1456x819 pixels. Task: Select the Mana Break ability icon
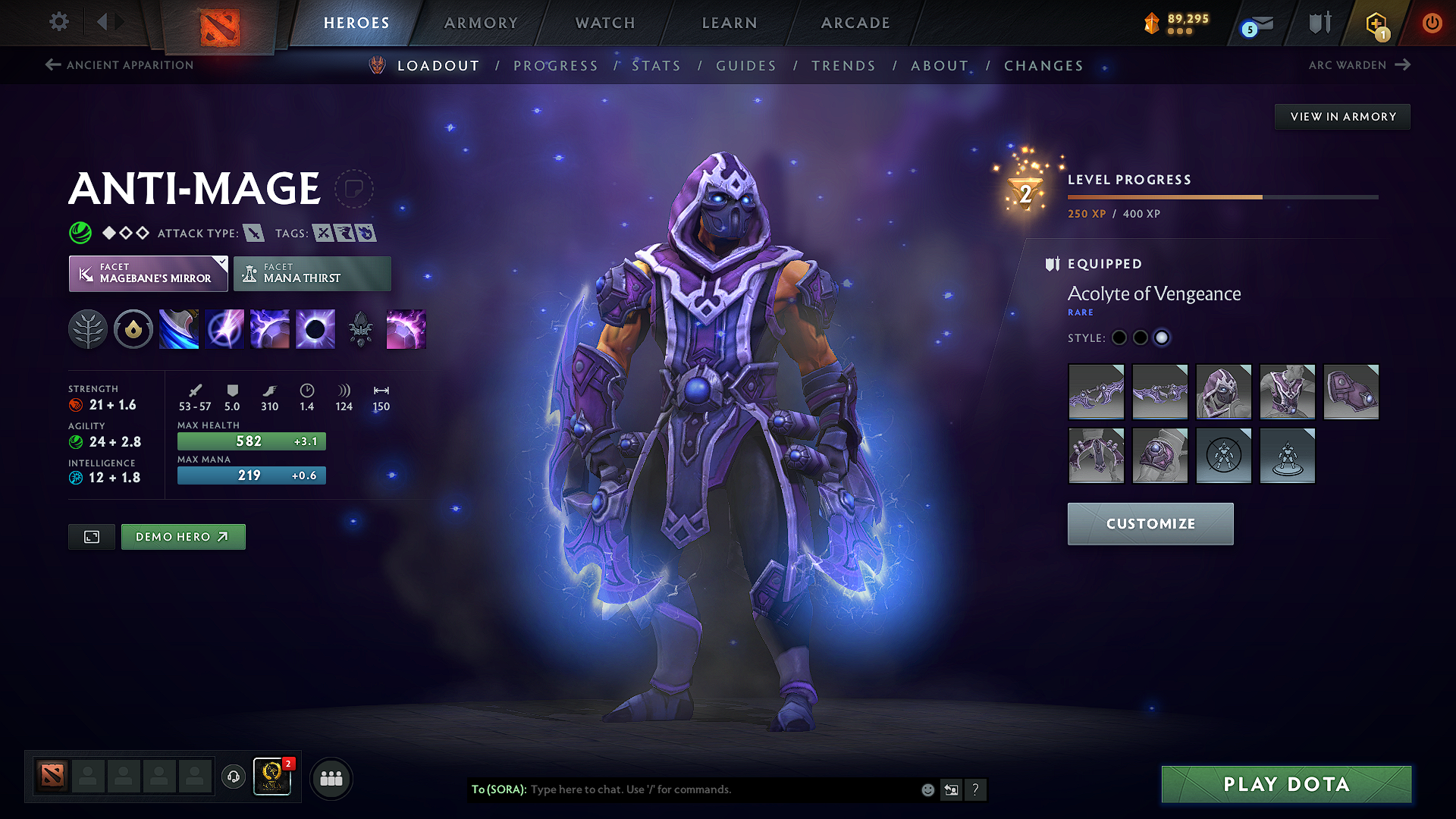[179, 328]
